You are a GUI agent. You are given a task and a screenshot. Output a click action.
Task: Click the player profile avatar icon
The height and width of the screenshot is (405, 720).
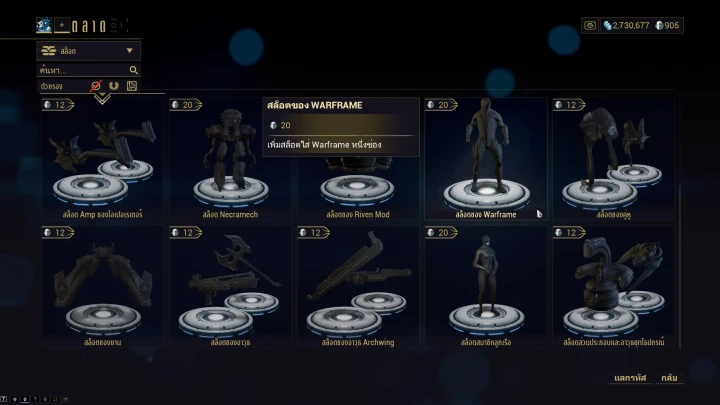(44, 25)
